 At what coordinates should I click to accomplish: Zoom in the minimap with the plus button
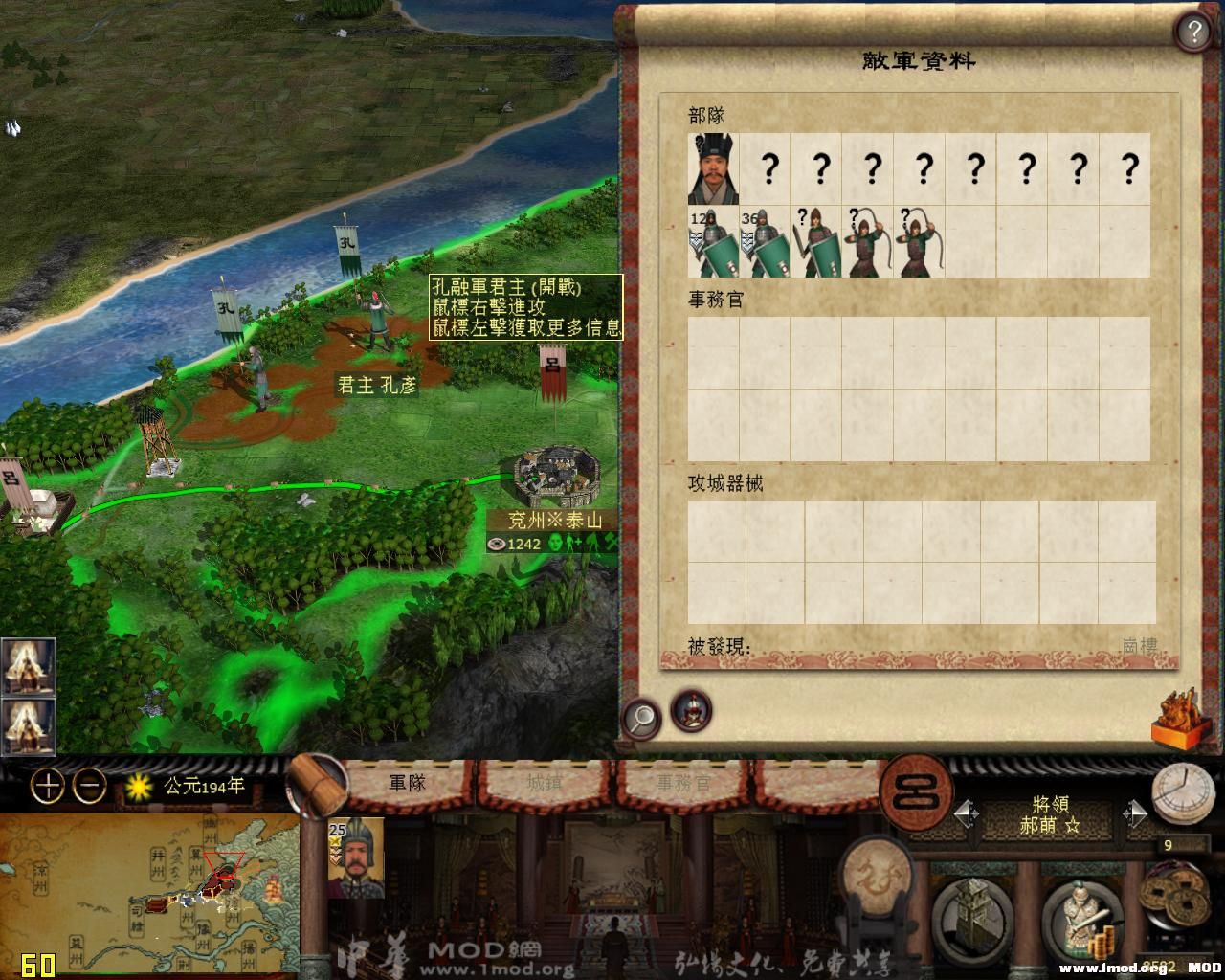(x=48, y=787)
